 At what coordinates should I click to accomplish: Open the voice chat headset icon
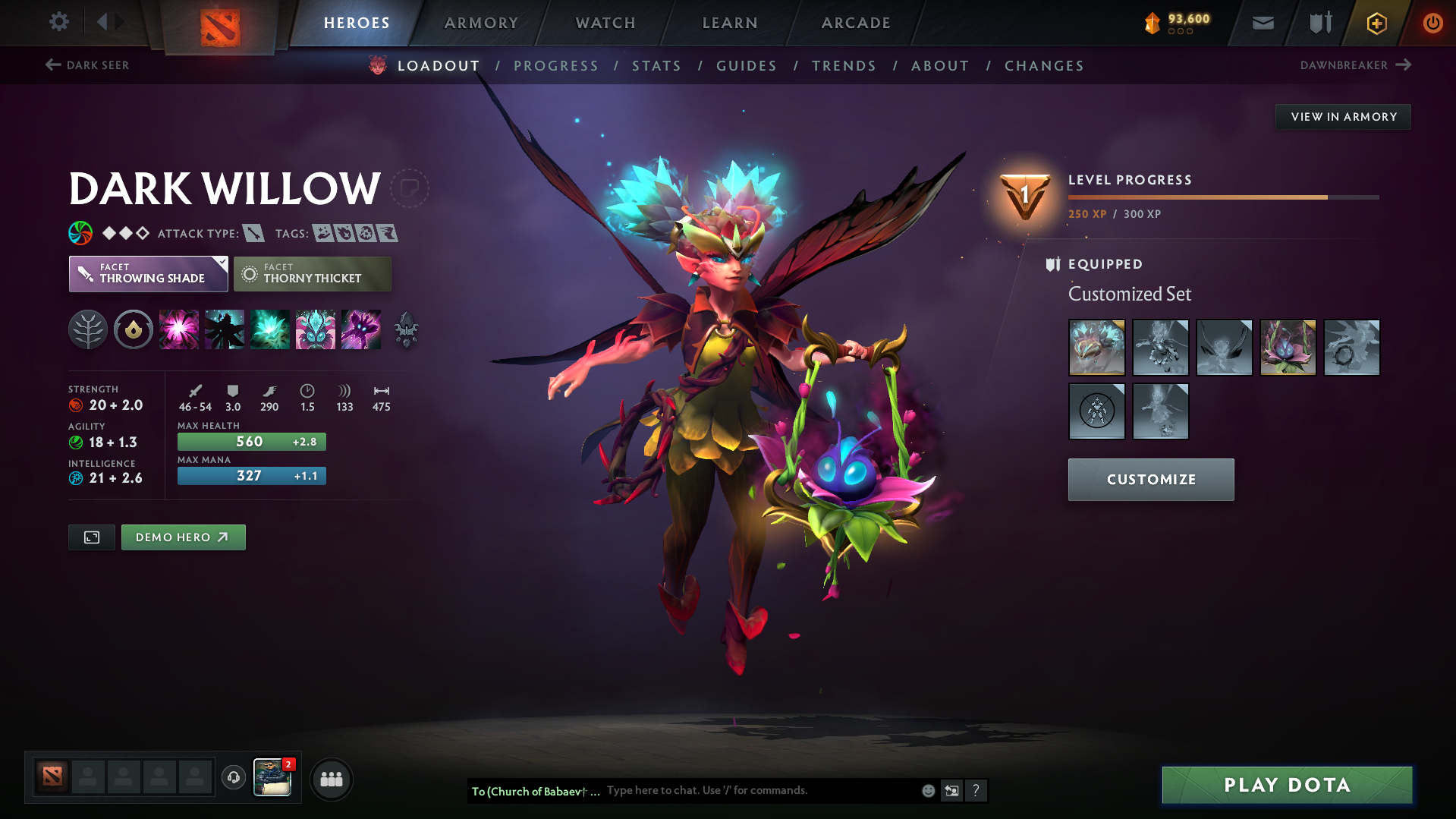(233, 778)
